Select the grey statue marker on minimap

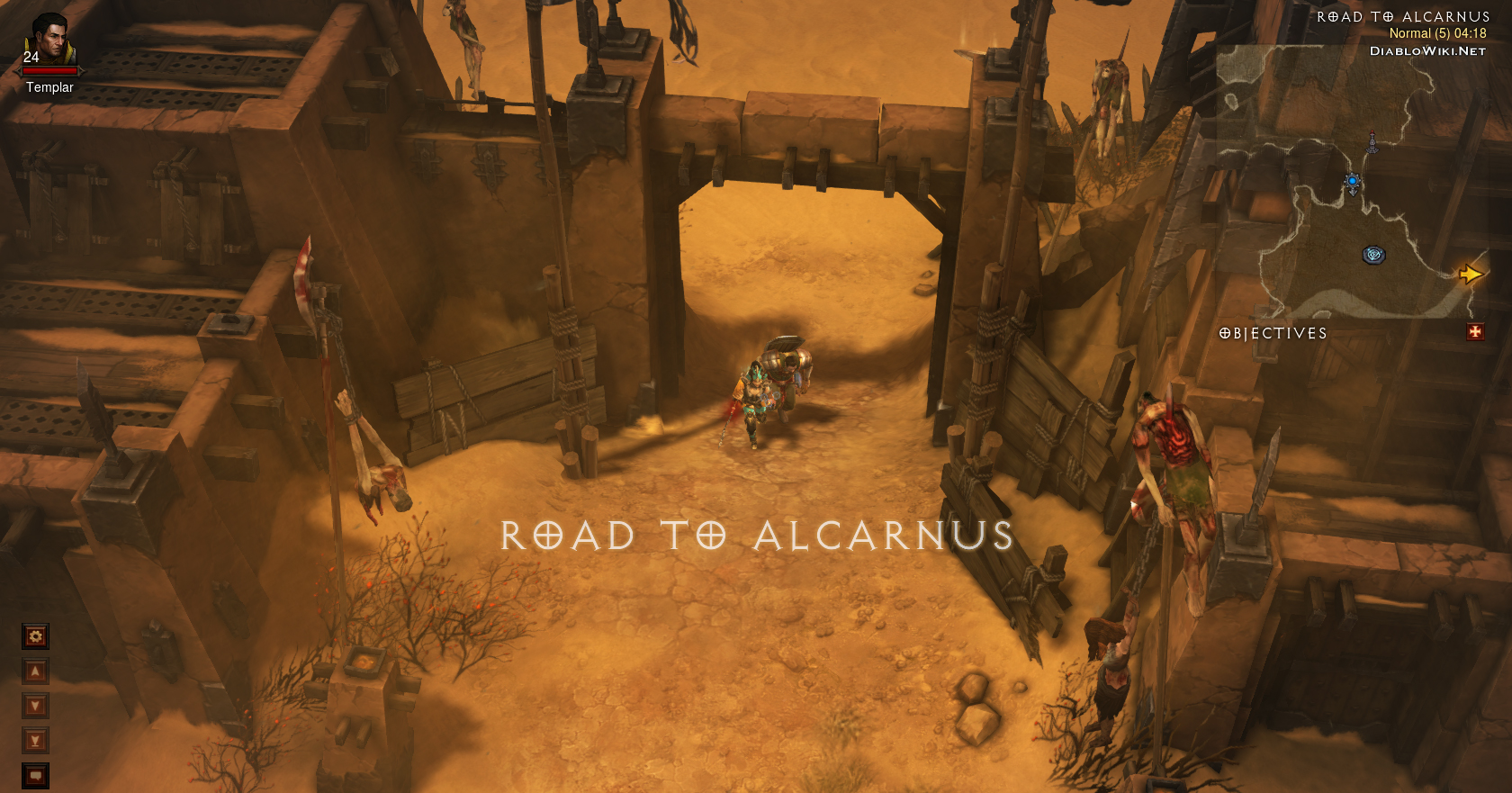point(1372,141)
